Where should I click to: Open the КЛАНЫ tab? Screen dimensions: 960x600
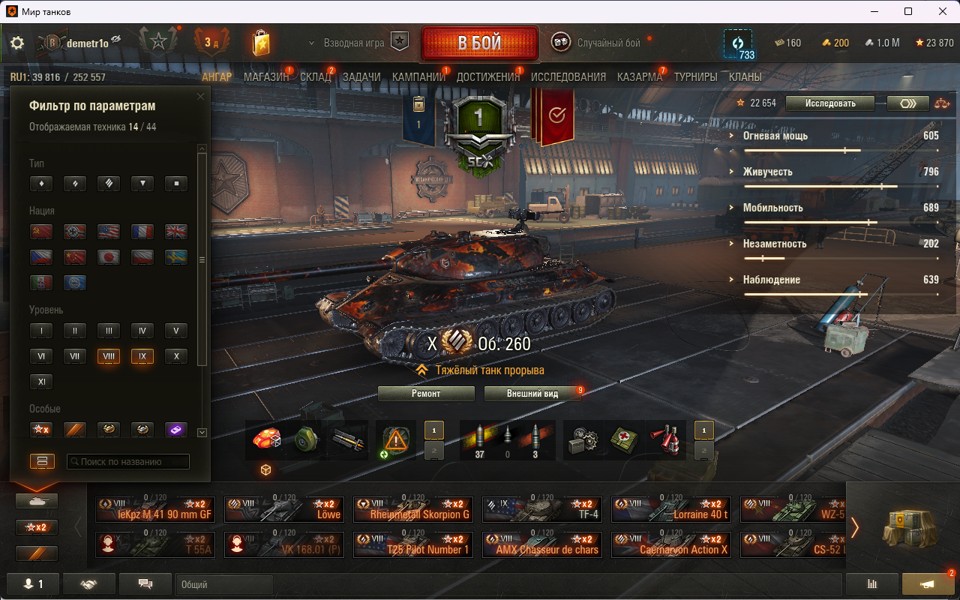click(x=745, y=77)
